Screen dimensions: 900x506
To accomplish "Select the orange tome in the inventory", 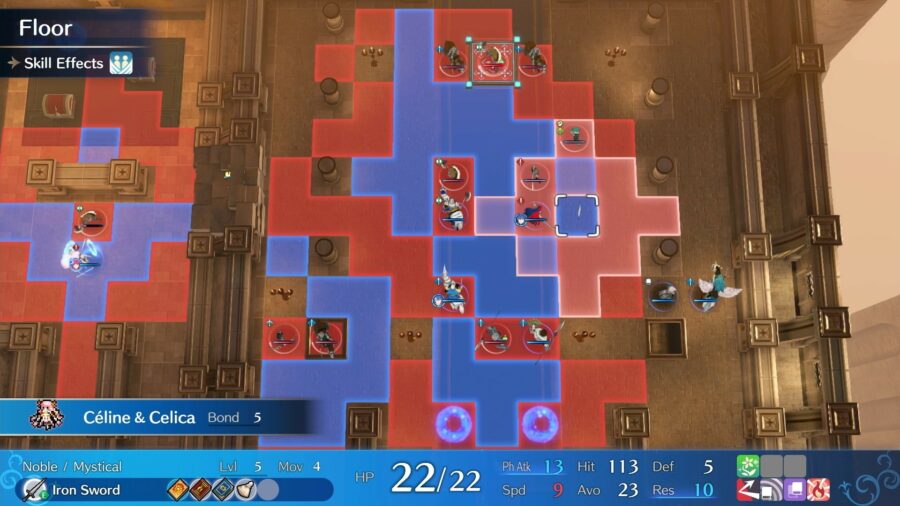I will [179, 489].
